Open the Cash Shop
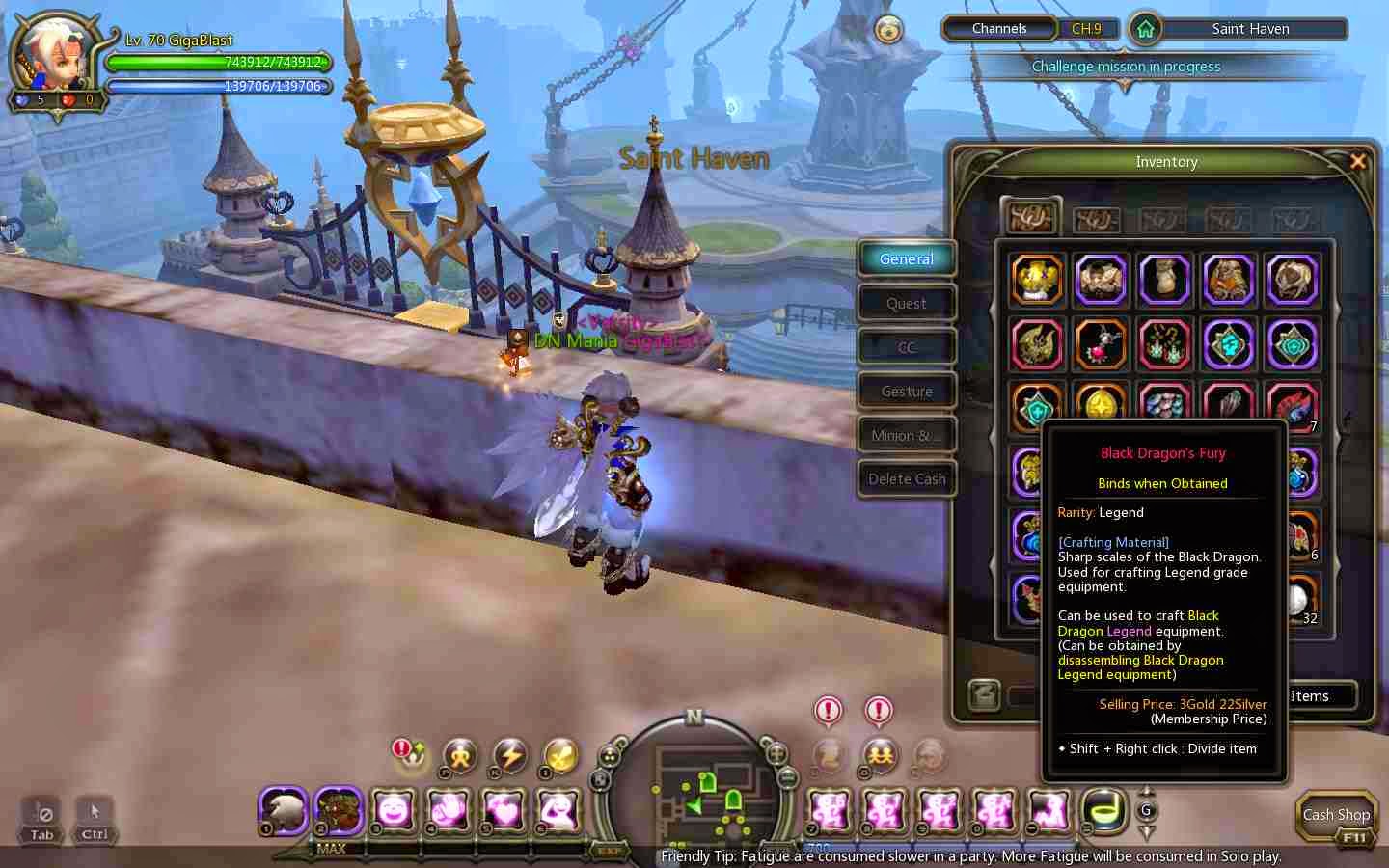The width and height of the screenshot is (1389, 868). point(1336,815)
